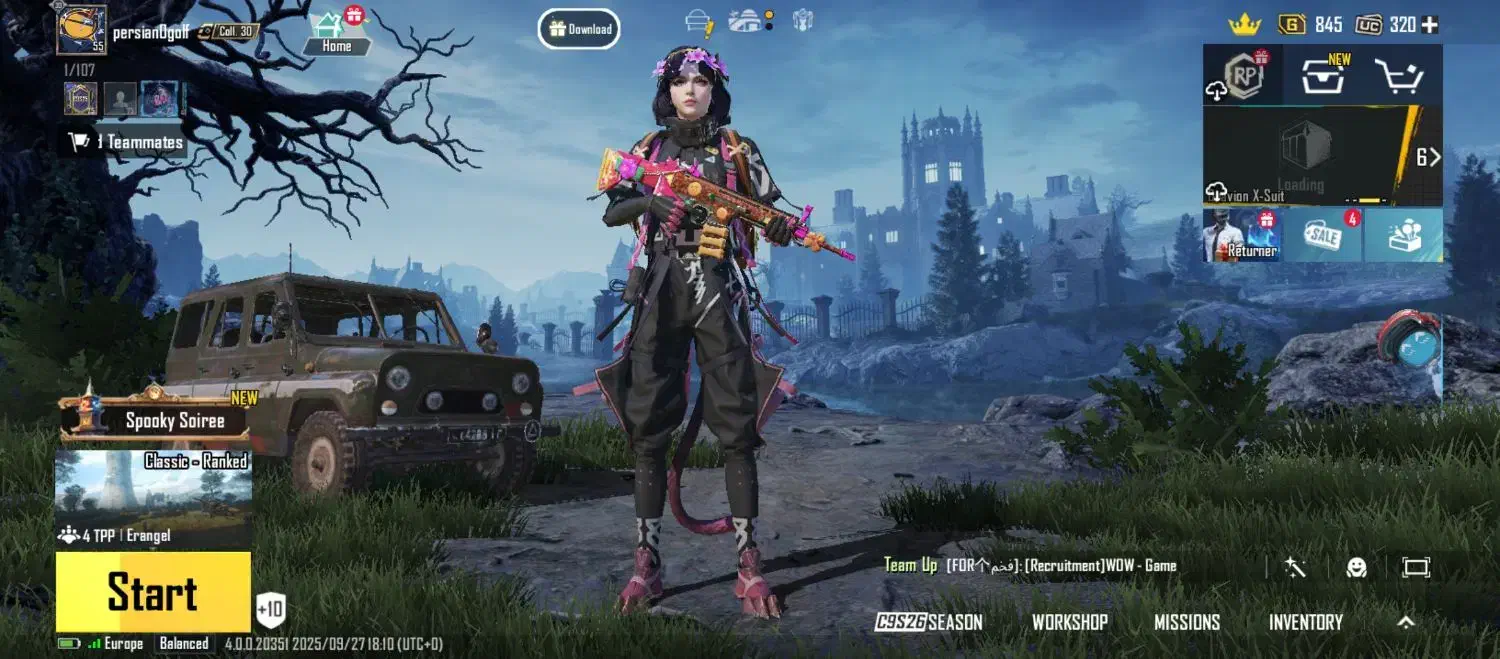Click the Download button

[579, 29]
